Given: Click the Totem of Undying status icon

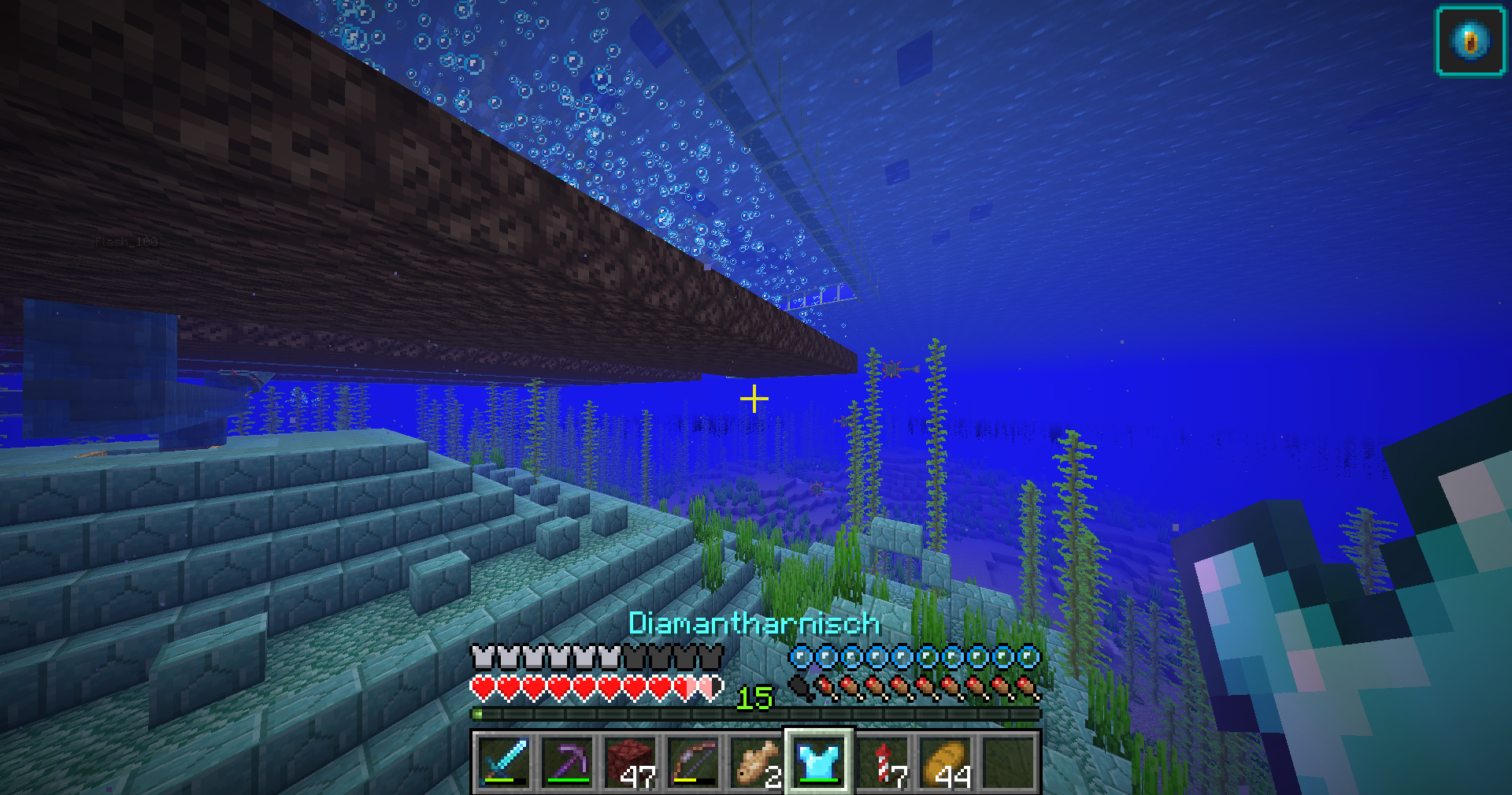Looking at the screenshot, I should (x=1469, y=41).
